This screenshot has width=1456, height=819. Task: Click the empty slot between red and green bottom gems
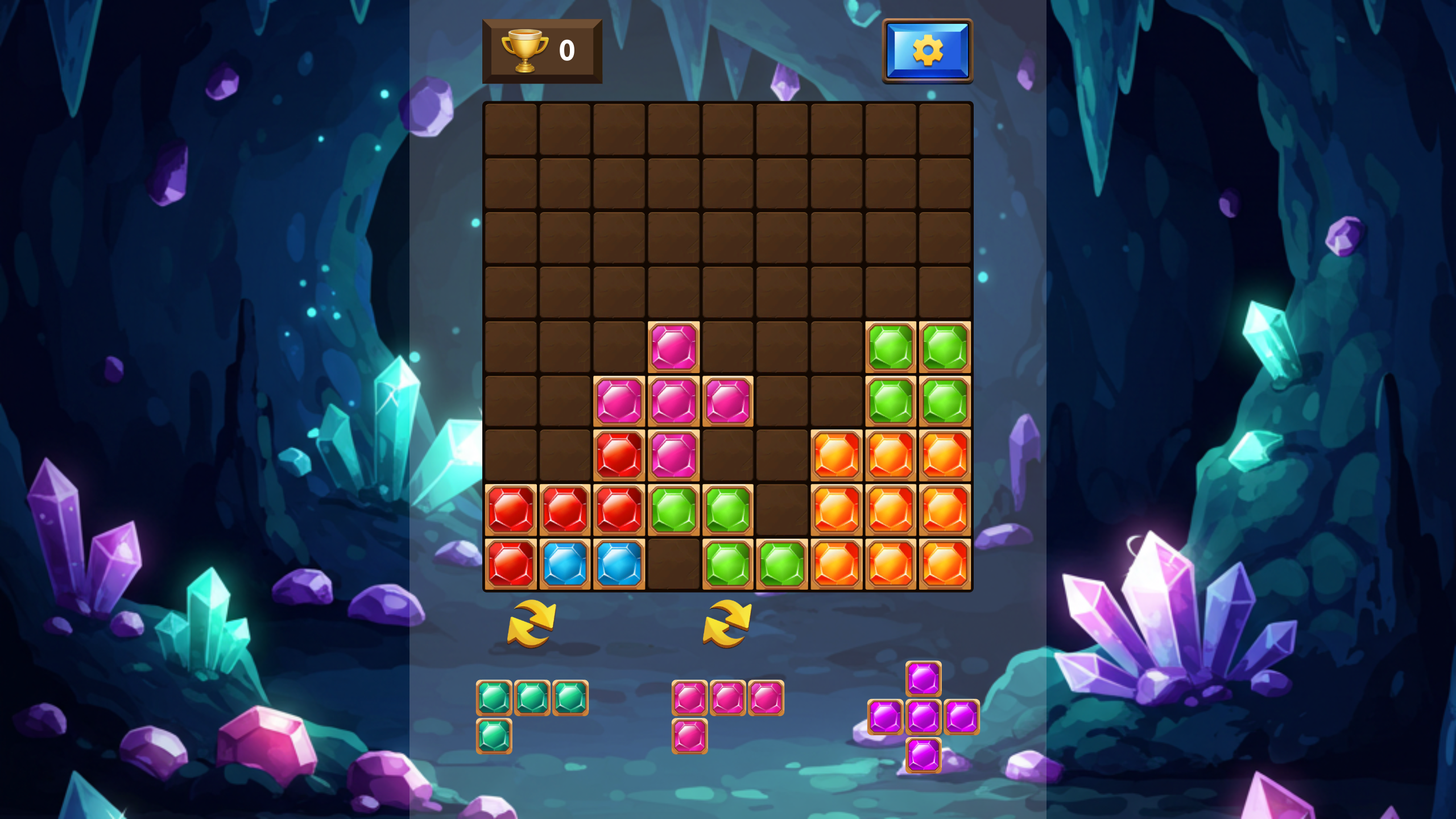[x=673, y=563]
